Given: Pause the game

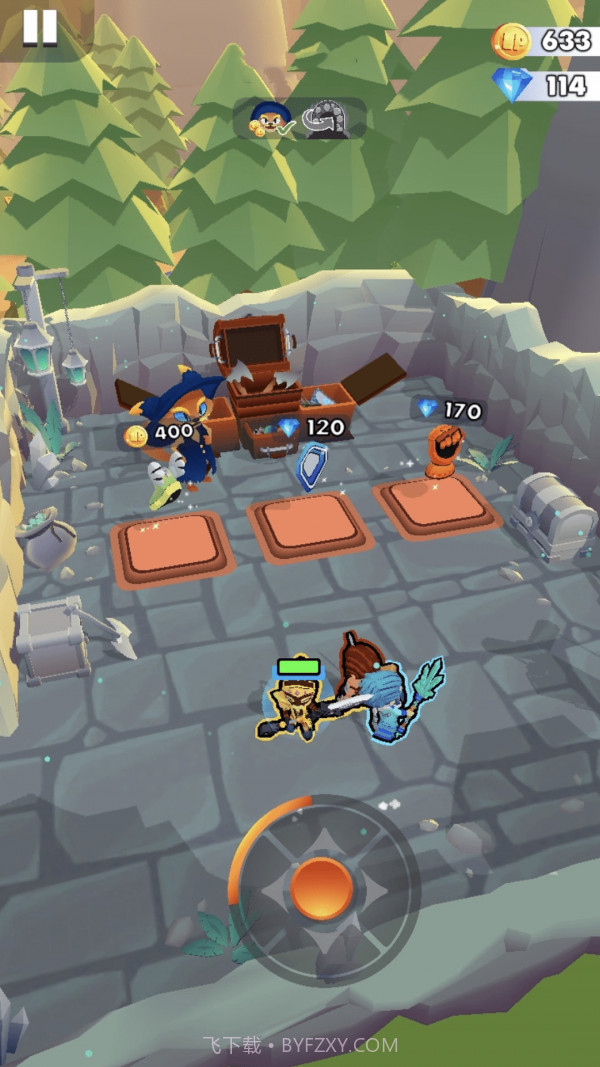Looking at the screenshot, I should (40, 27).
